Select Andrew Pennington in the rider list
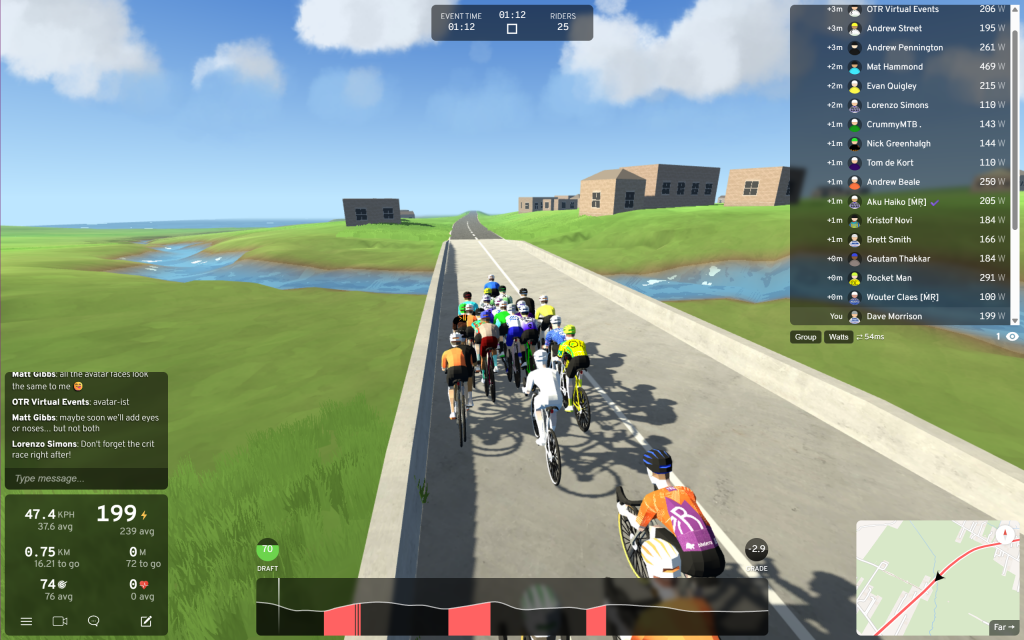This screenshot has height=640, width=1024. (904, 48)
